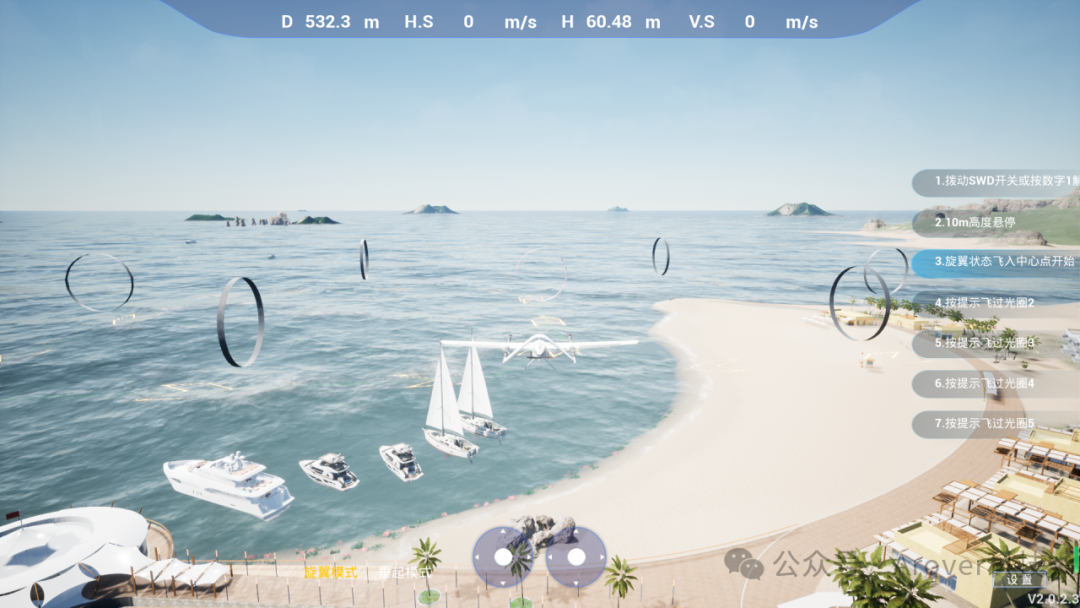This screenshot has height=608, width=1080.
Task: Click the left virtual joystick
Action: pyautogui.click(x=504, y=556)
